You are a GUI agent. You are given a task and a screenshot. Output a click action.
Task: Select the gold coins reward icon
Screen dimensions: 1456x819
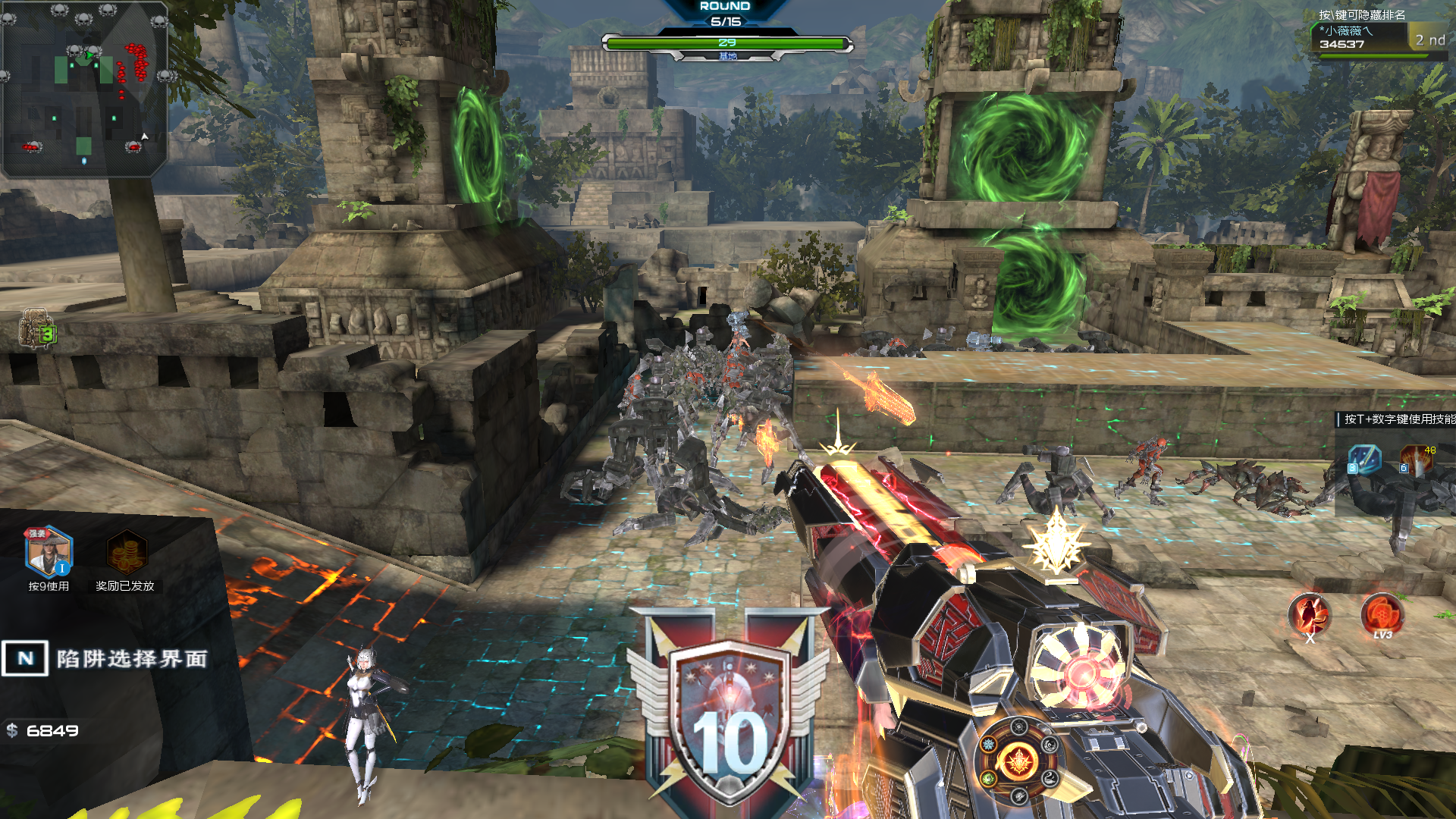pos(126,552)
